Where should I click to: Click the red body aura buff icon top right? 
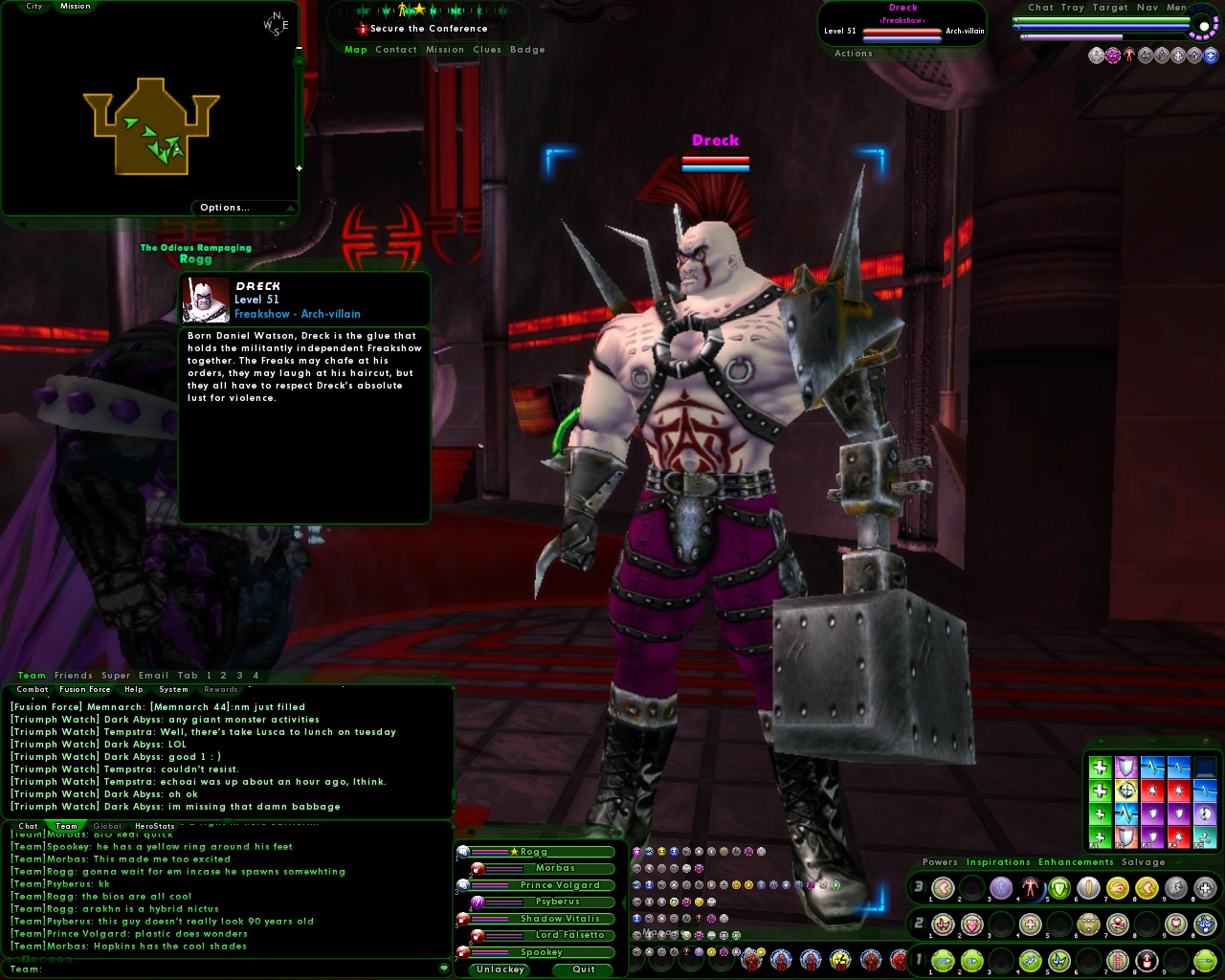click(x=1129, y=54)
